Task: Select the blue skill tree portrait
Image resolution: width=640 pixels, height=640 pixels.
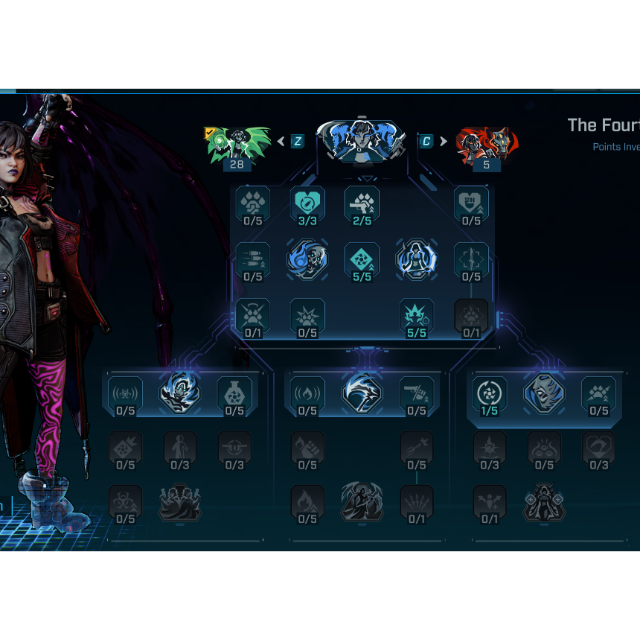Action: [x=361, y=141]
